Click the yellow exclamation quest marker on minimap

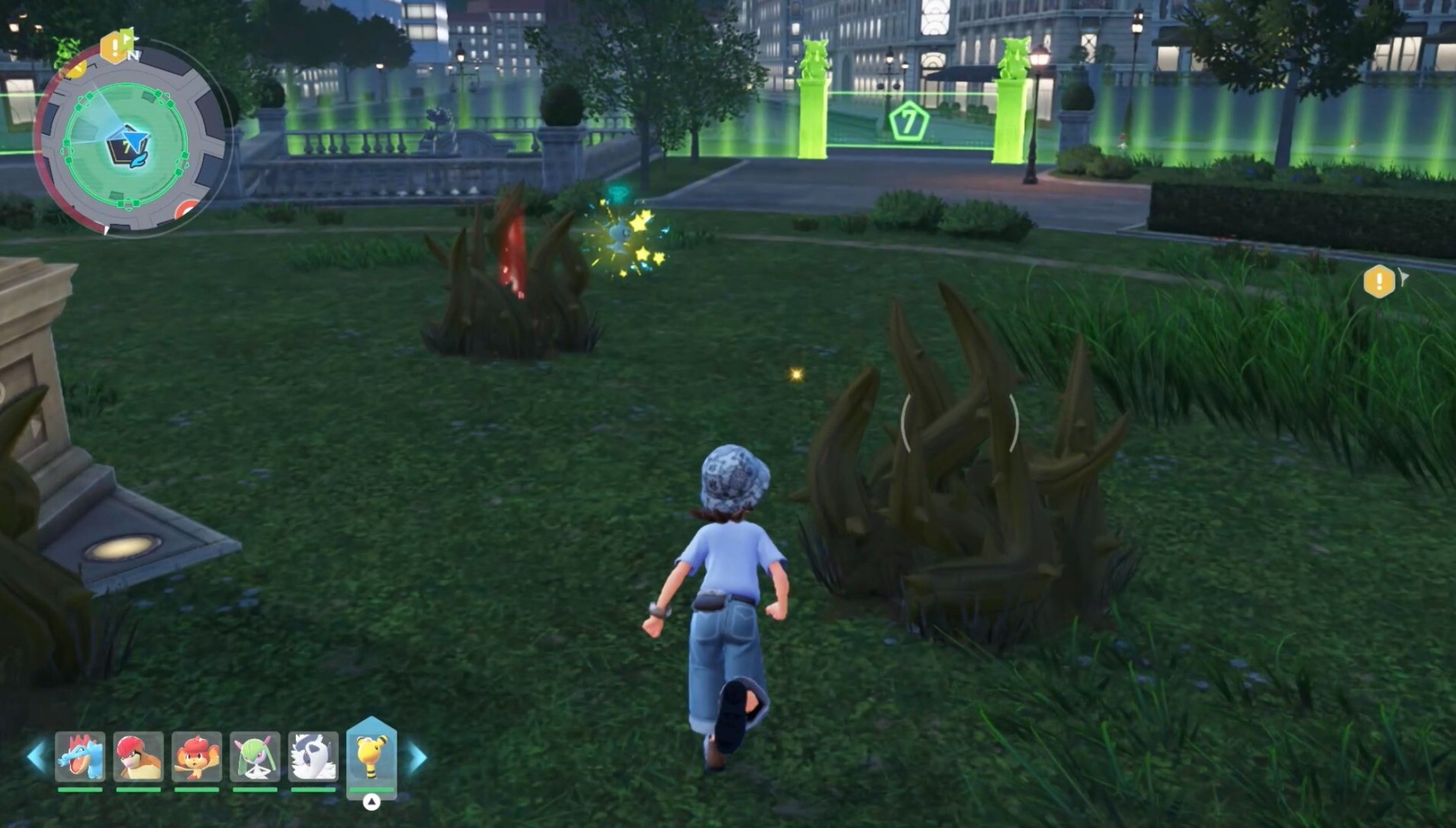point(114,47)
